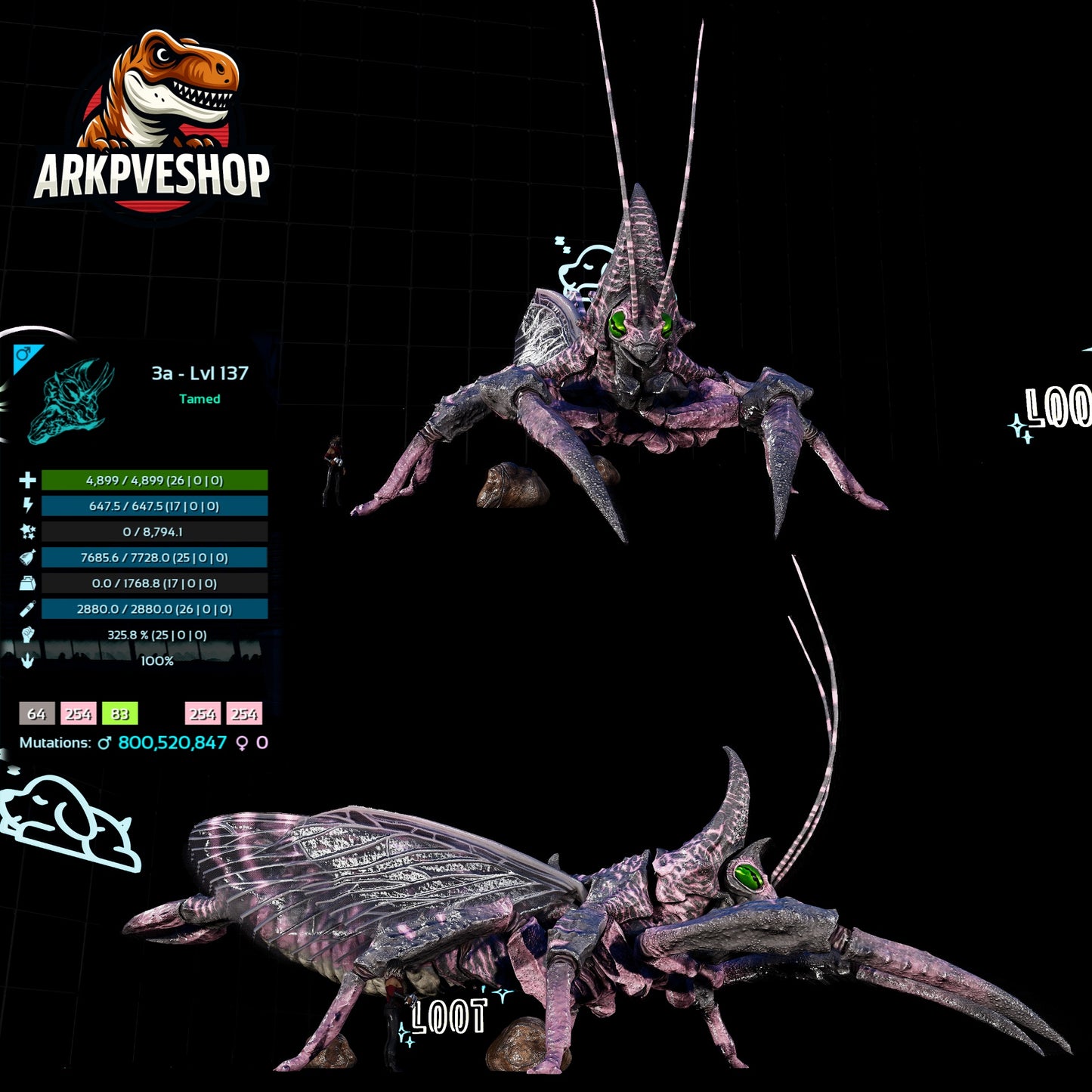This screenshot has height=1092, width=1092.
Task: Open the Tamed status label details
Action: [x=200, y=399]
